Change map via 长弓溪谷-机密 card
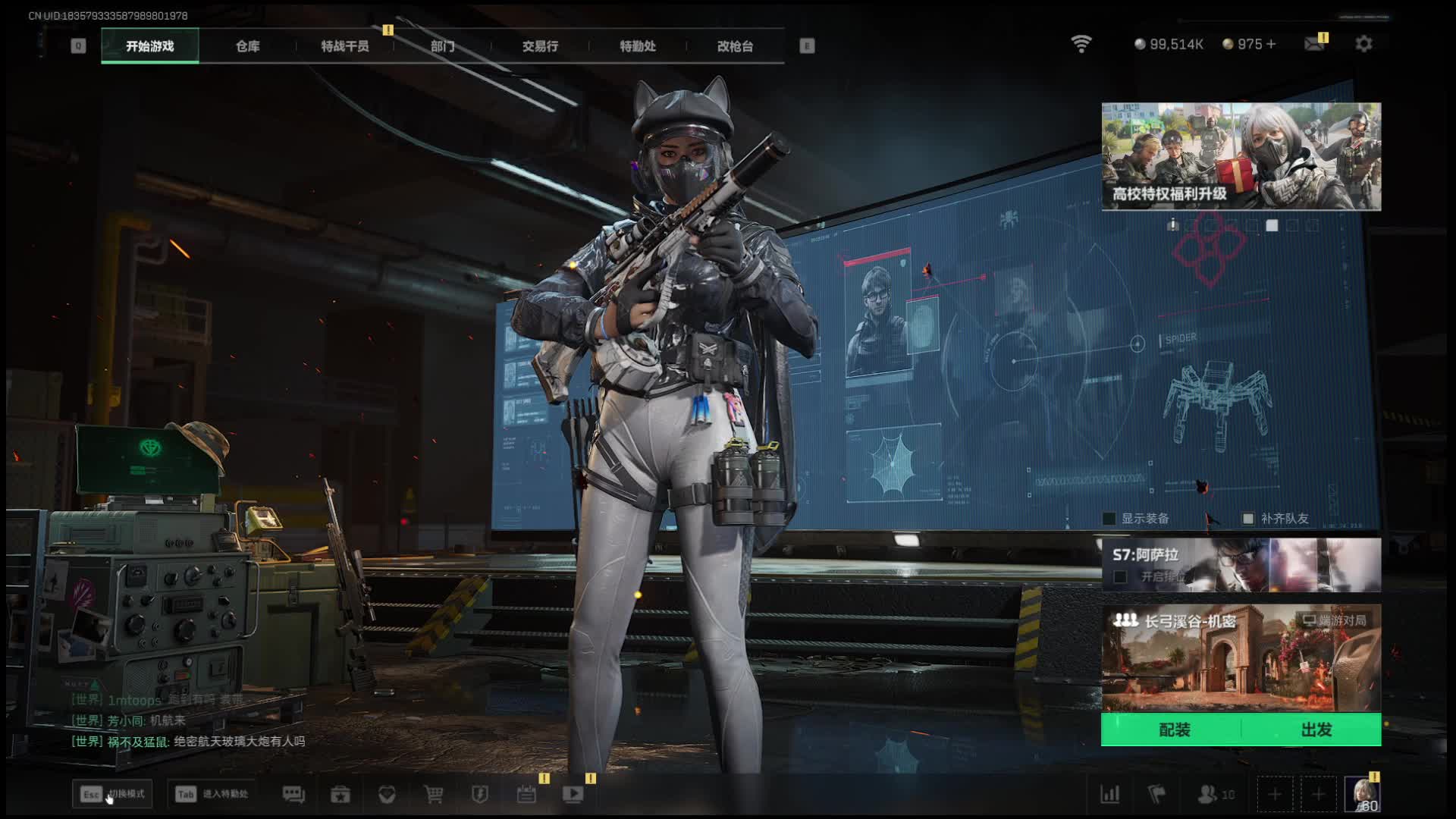This screenshot has width=1456, height=819. [x=1241, y=657]
